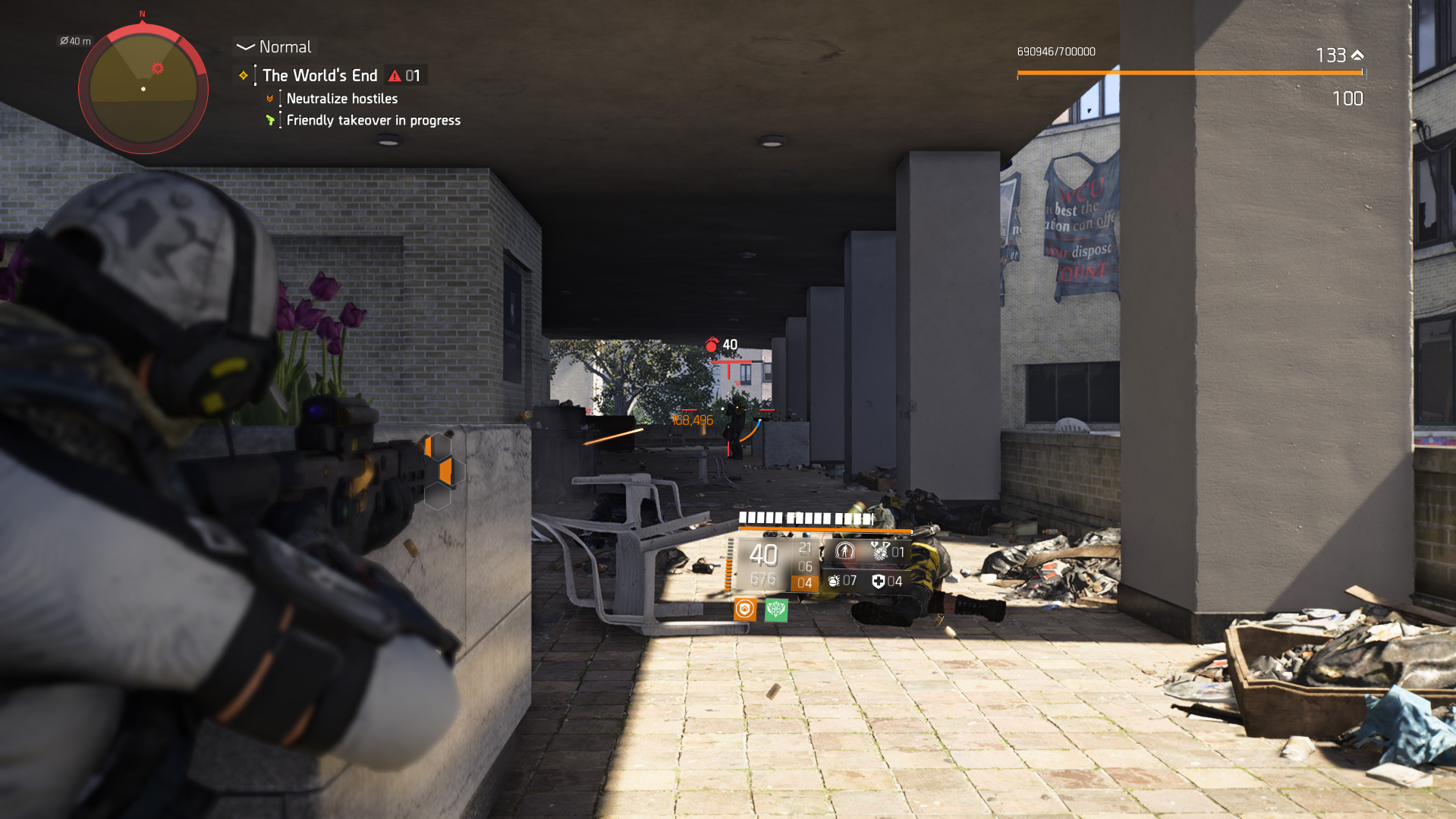Select The World's End mission title
Viewport: 1456px width, 819px height.
320,75
